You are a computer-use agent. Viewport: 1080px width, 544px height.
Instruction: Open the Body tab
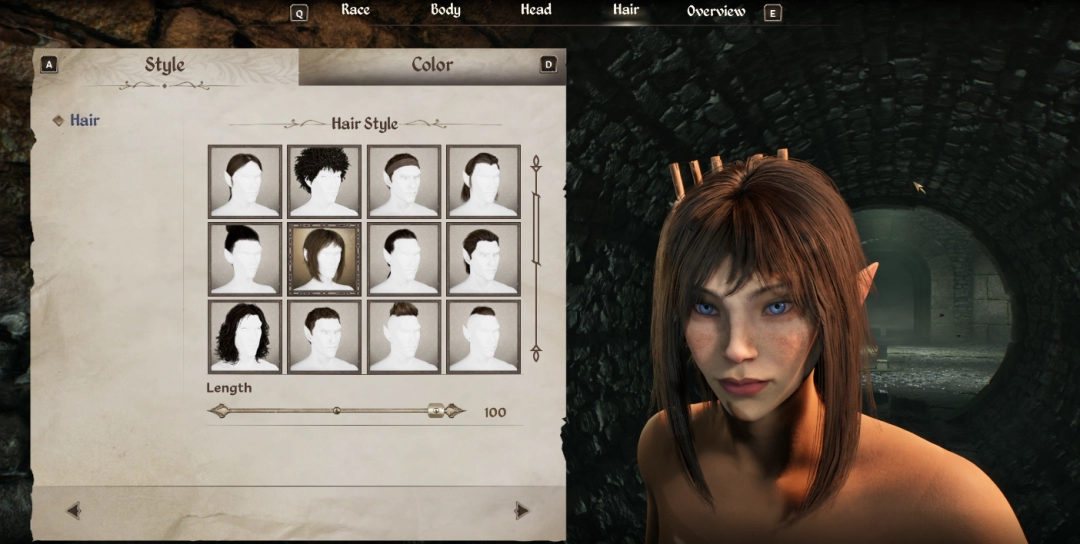point(445,10)
